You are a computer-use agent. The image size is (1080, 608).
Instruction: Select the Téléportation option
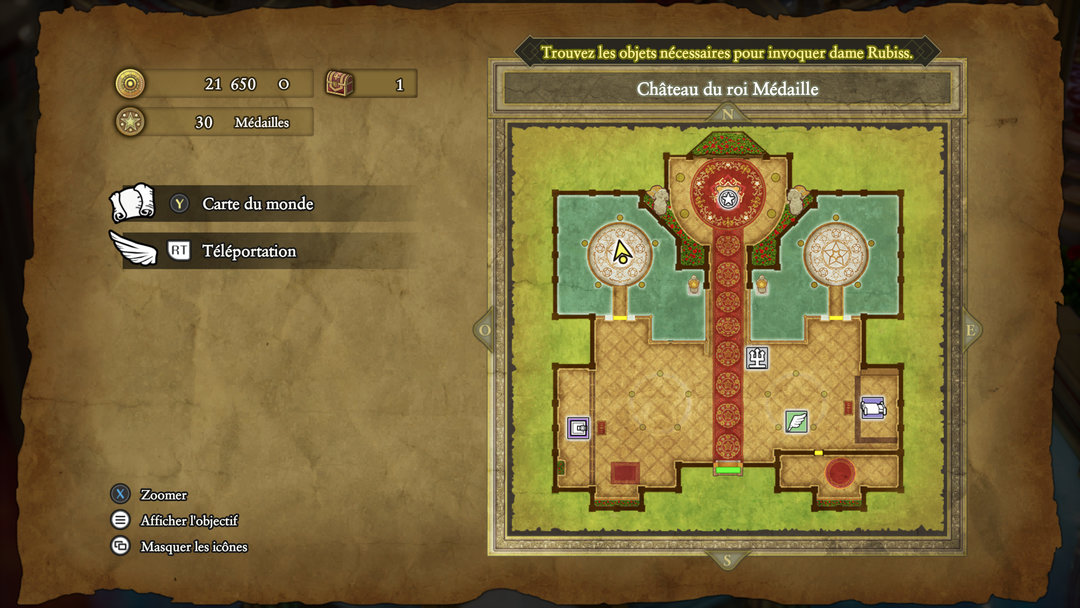pyautogui.click(x=248, y=251)
